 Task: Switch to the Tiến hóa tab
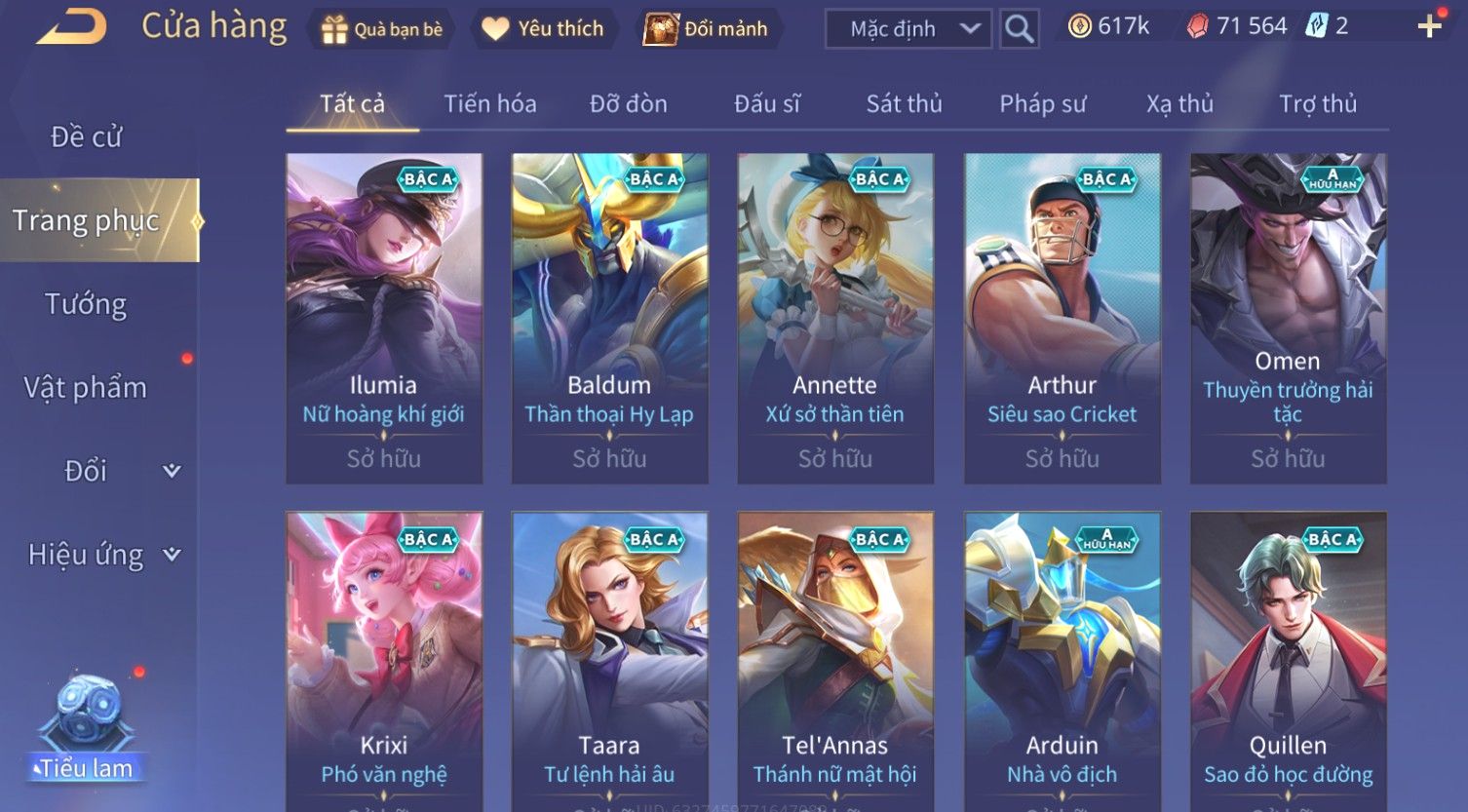(490, 104)
